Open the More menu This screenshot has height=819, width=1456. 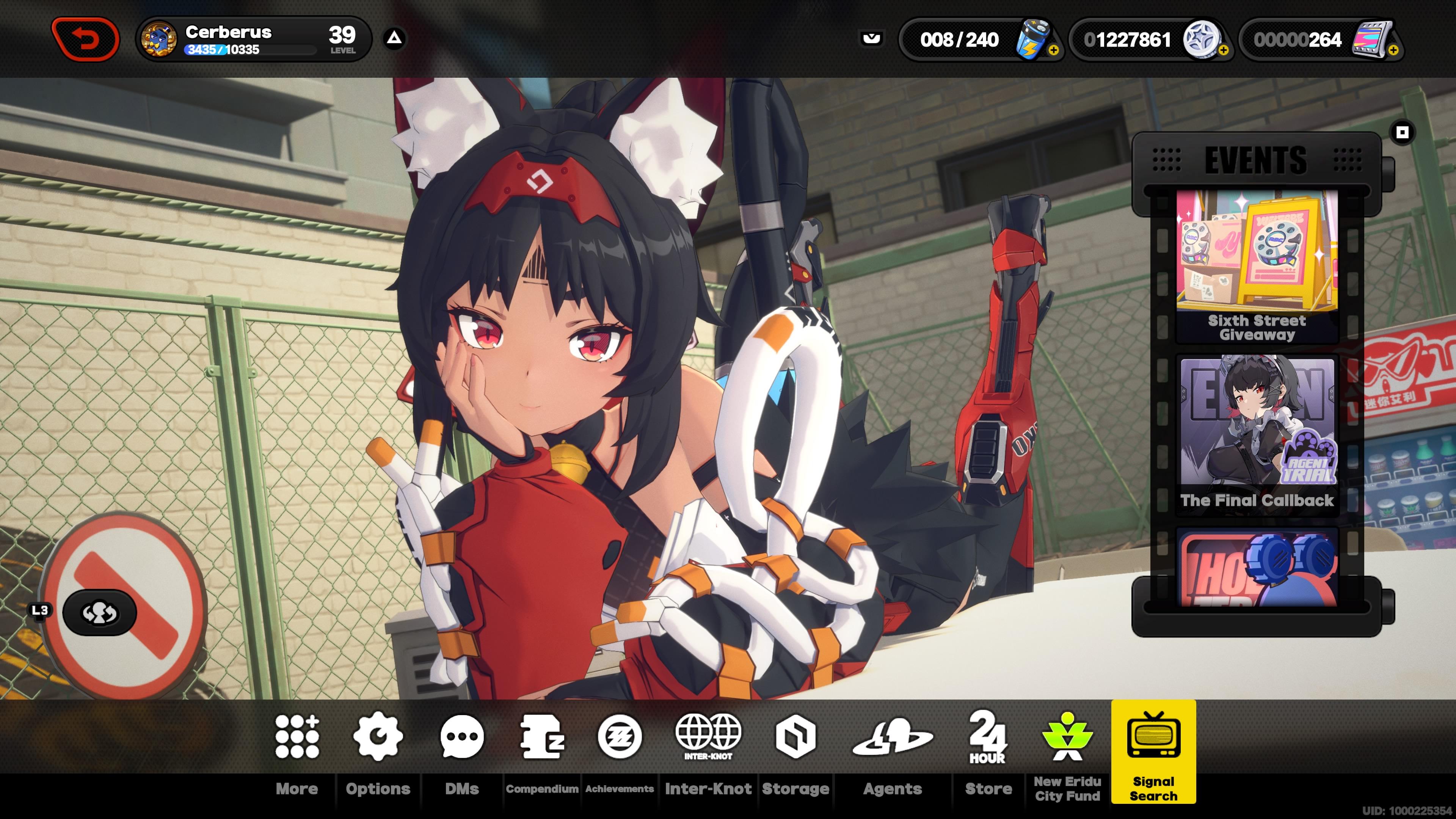click(297, 752)
